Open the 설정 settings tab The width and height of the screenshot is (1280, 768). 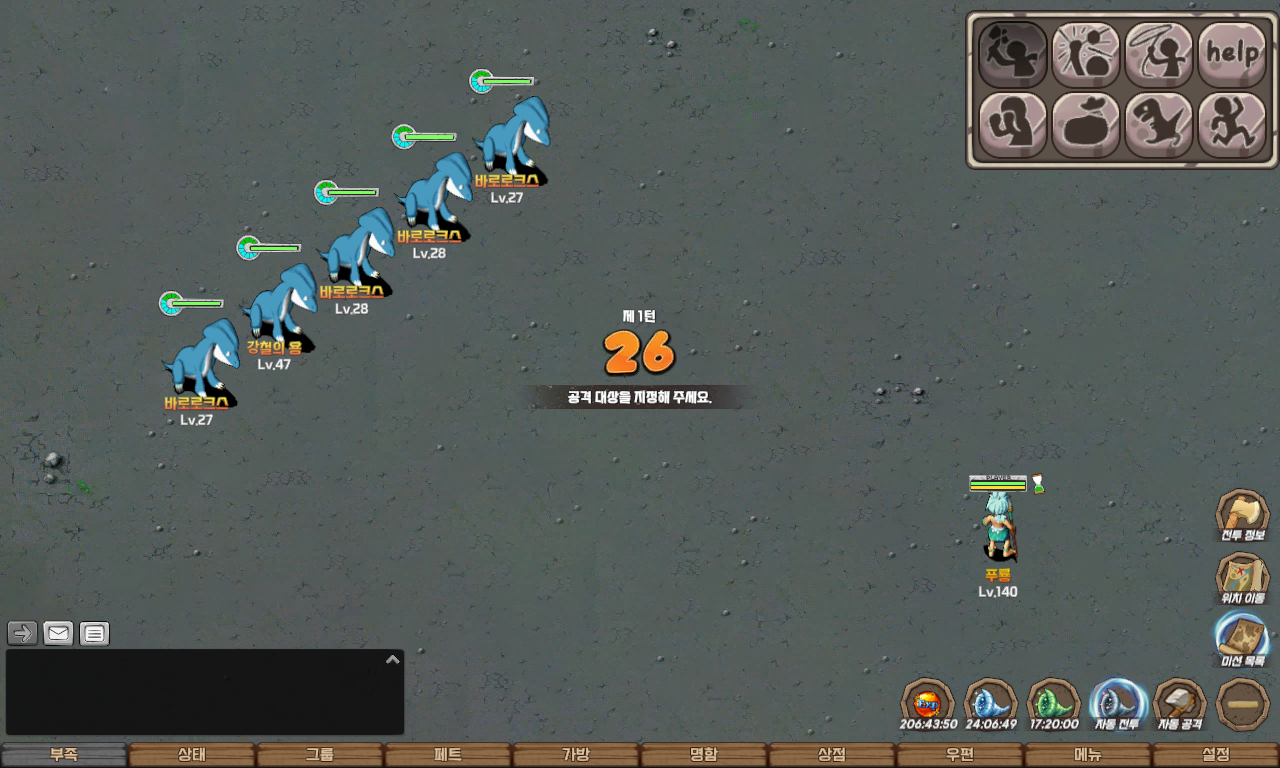point(1216,755)
